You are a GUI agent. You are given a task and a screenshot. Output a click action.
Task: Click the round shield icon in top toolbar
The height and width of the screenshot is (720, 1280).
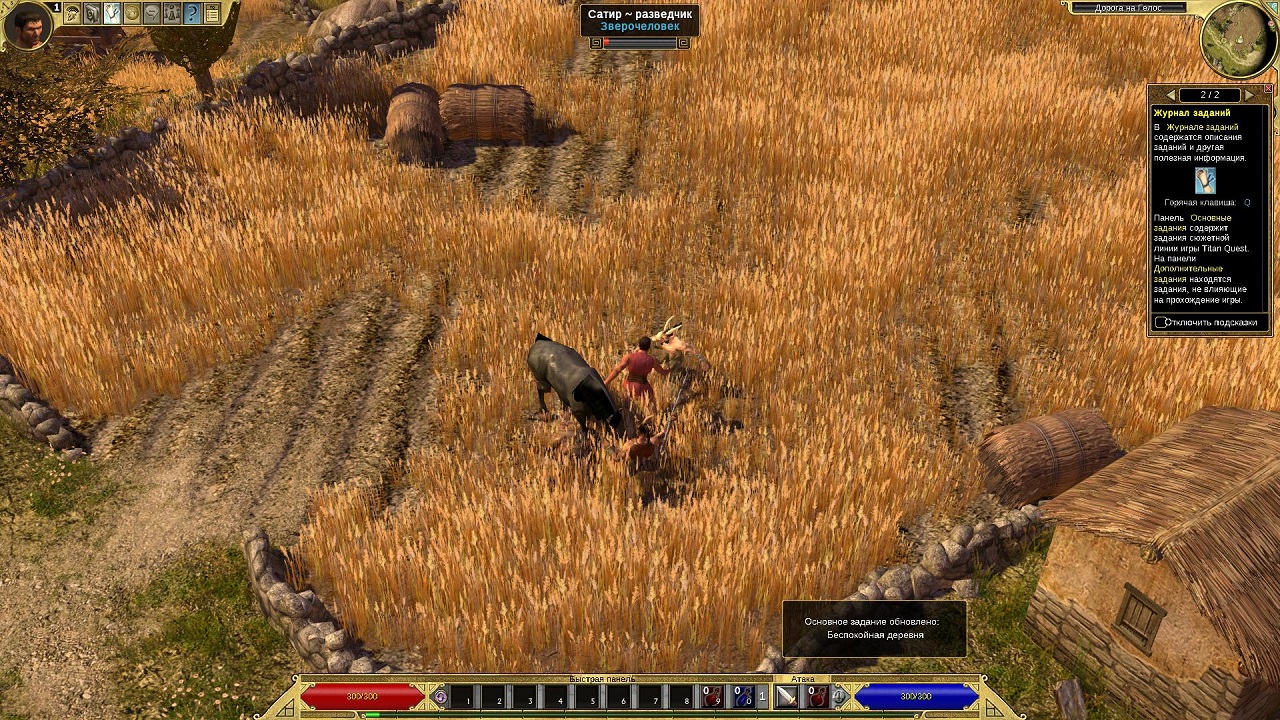(132, 14)
